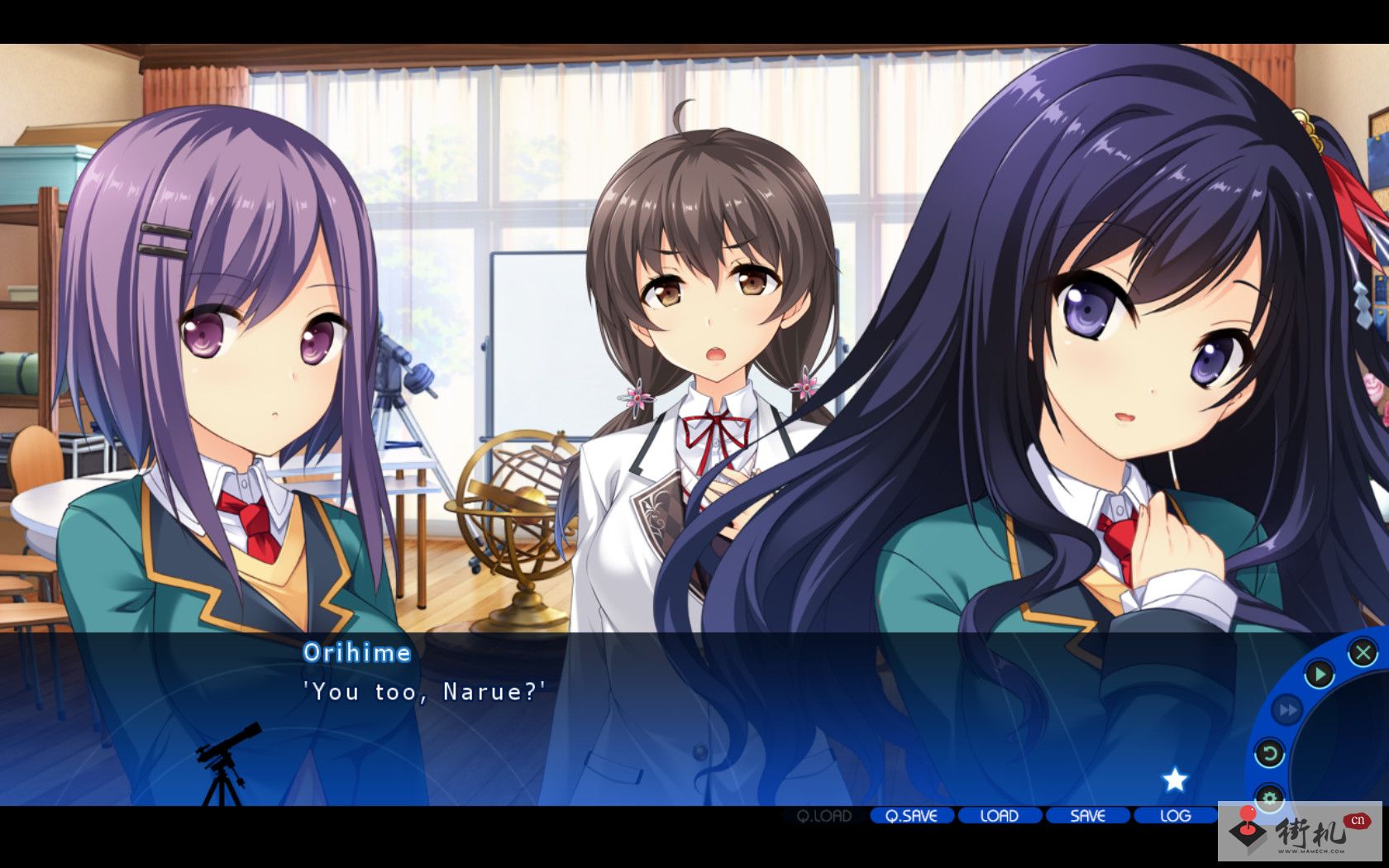
Task: Open the LOAD menu
Action: click(x=999, y=816)
